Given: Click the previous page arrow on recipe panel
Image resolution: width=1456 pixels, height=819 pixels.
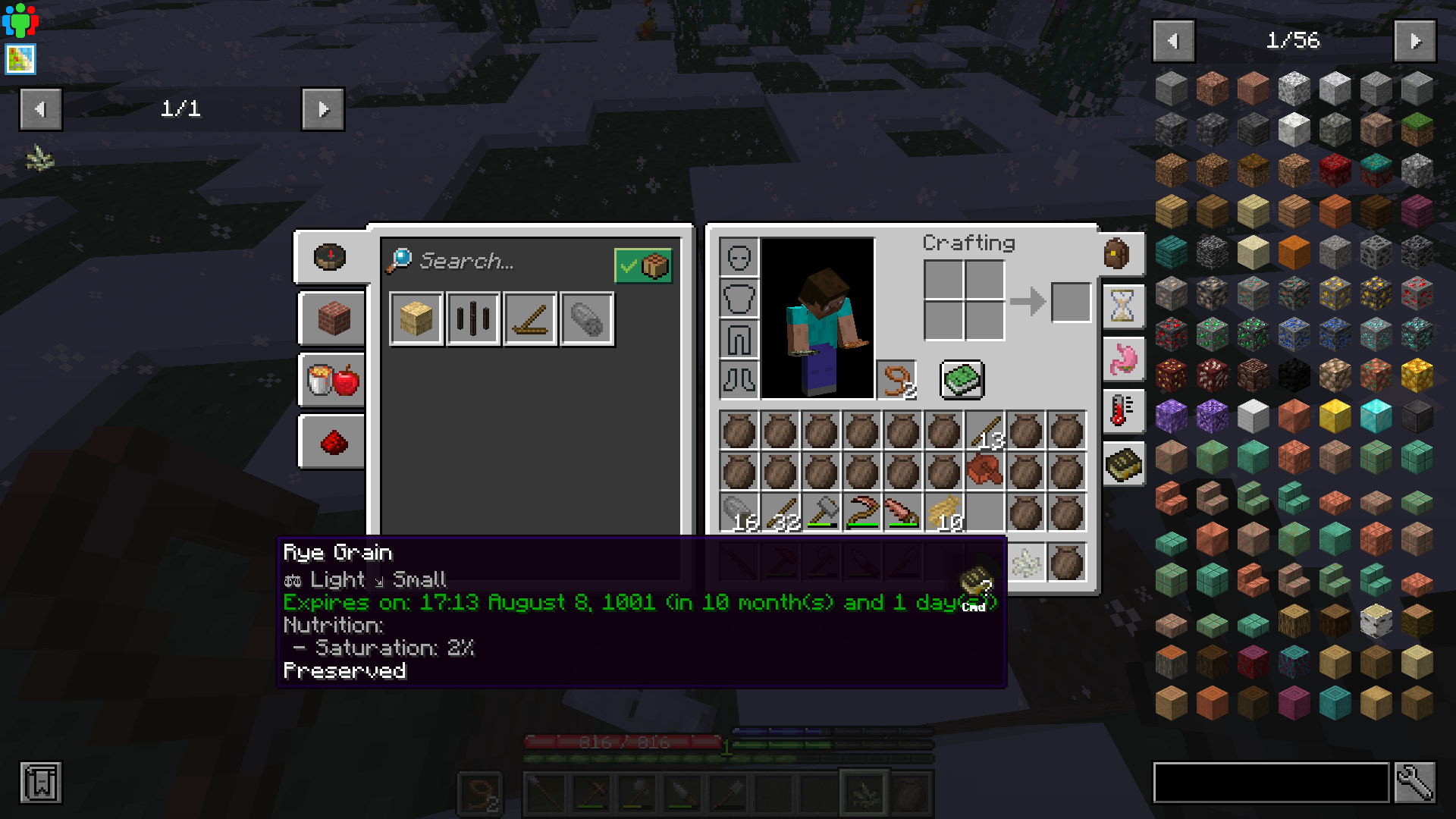Looking at the screenshot, I should tap(41, 109).
